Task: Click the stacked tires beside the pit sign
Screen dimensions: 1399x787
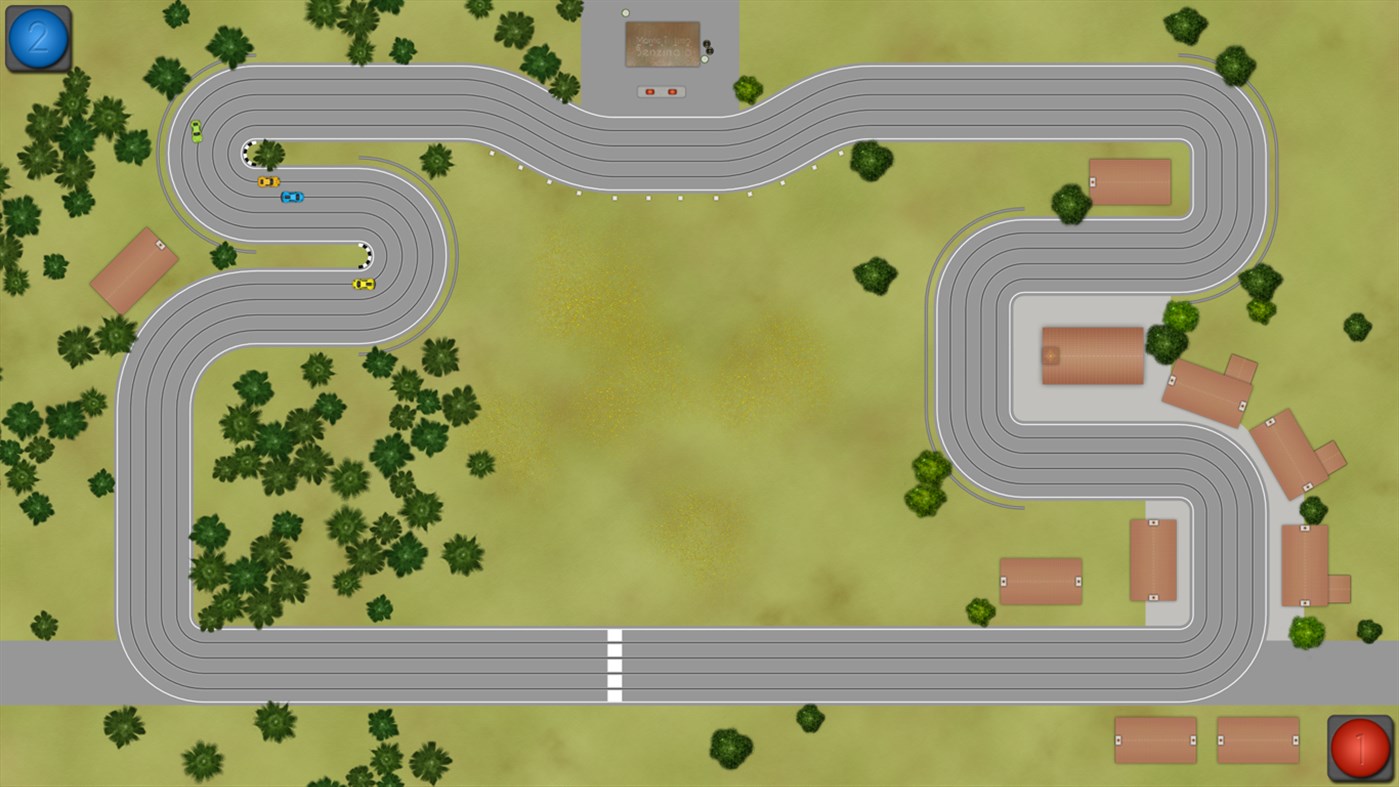Action: tap(708, 47)
